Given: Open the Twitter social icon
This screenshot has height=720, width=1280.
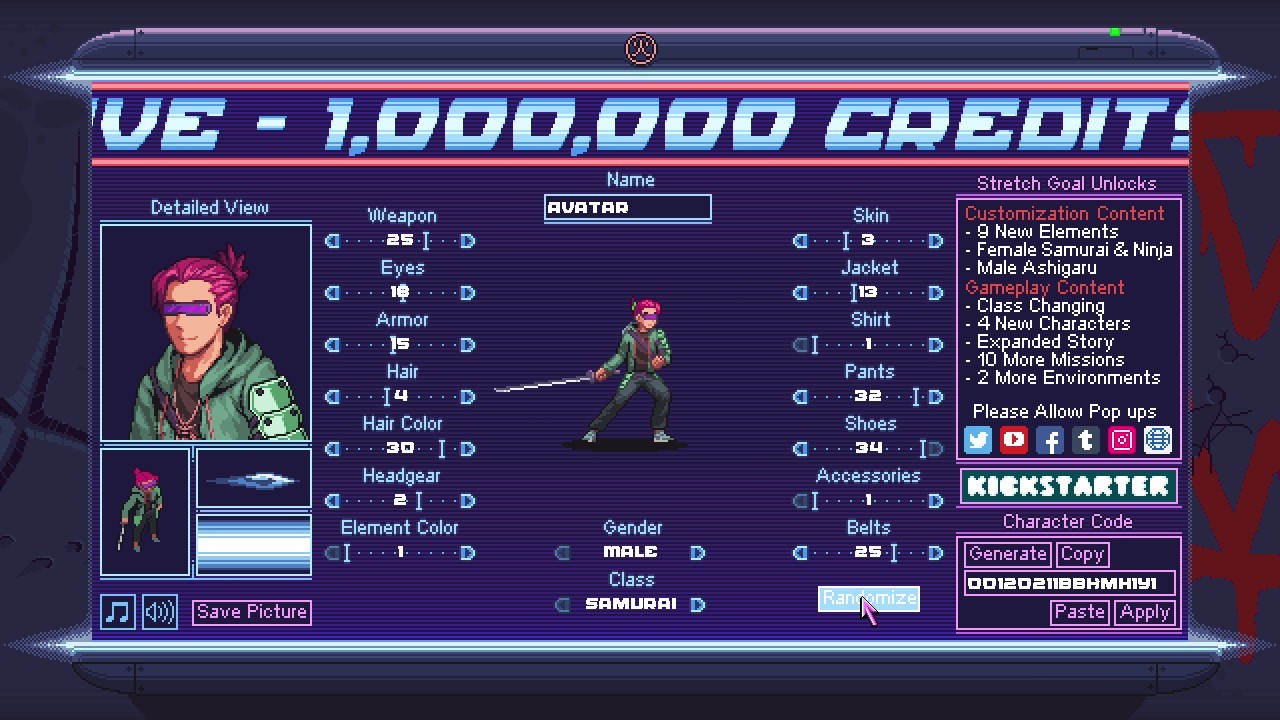Looking at the screenshot, I should pyautogui.click(x=977, y=440).
